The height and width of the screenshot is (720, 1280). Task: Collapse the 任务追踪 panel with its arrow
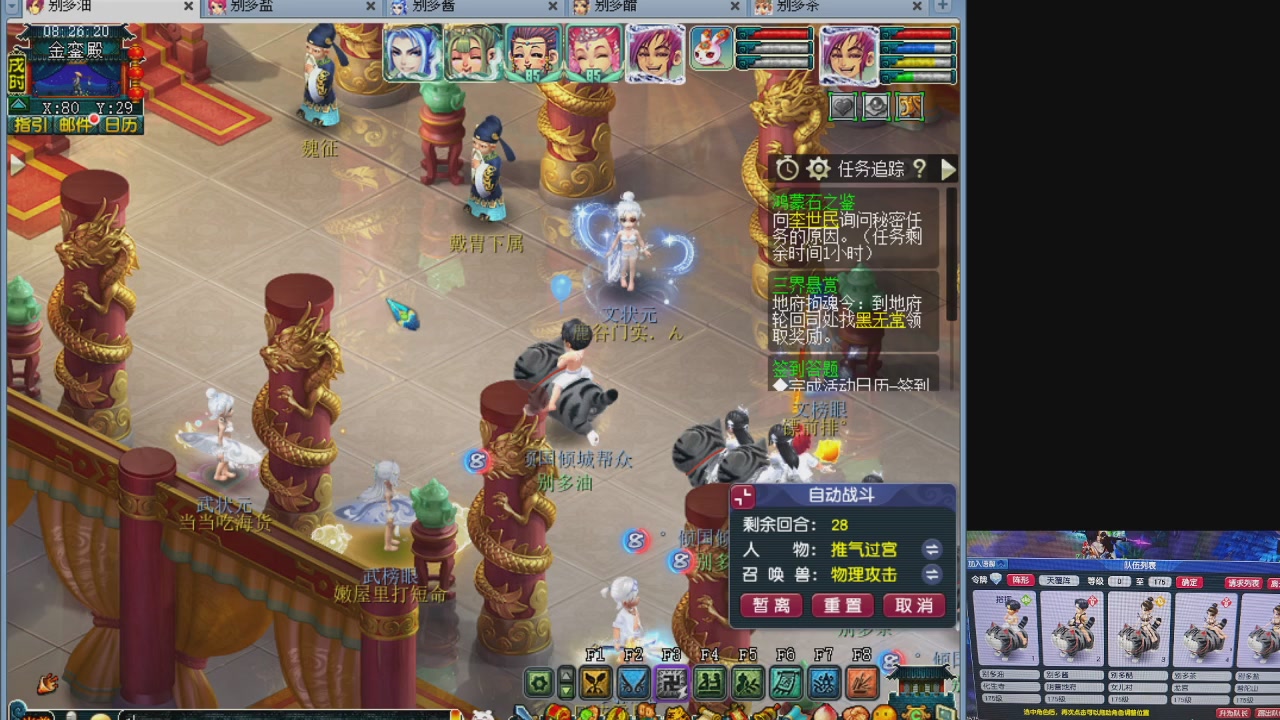pos(948,169)
